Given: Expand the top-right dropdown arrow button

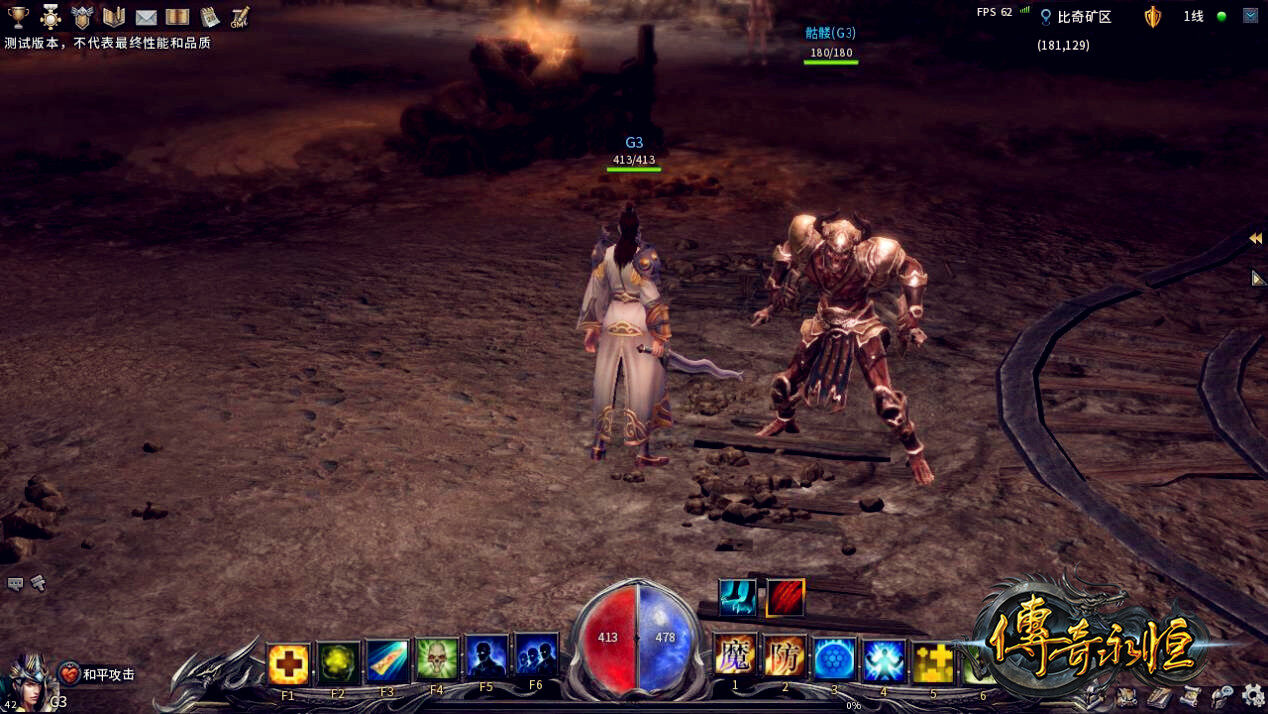Looking at the screenshot, I should [x=1250, y=16].
